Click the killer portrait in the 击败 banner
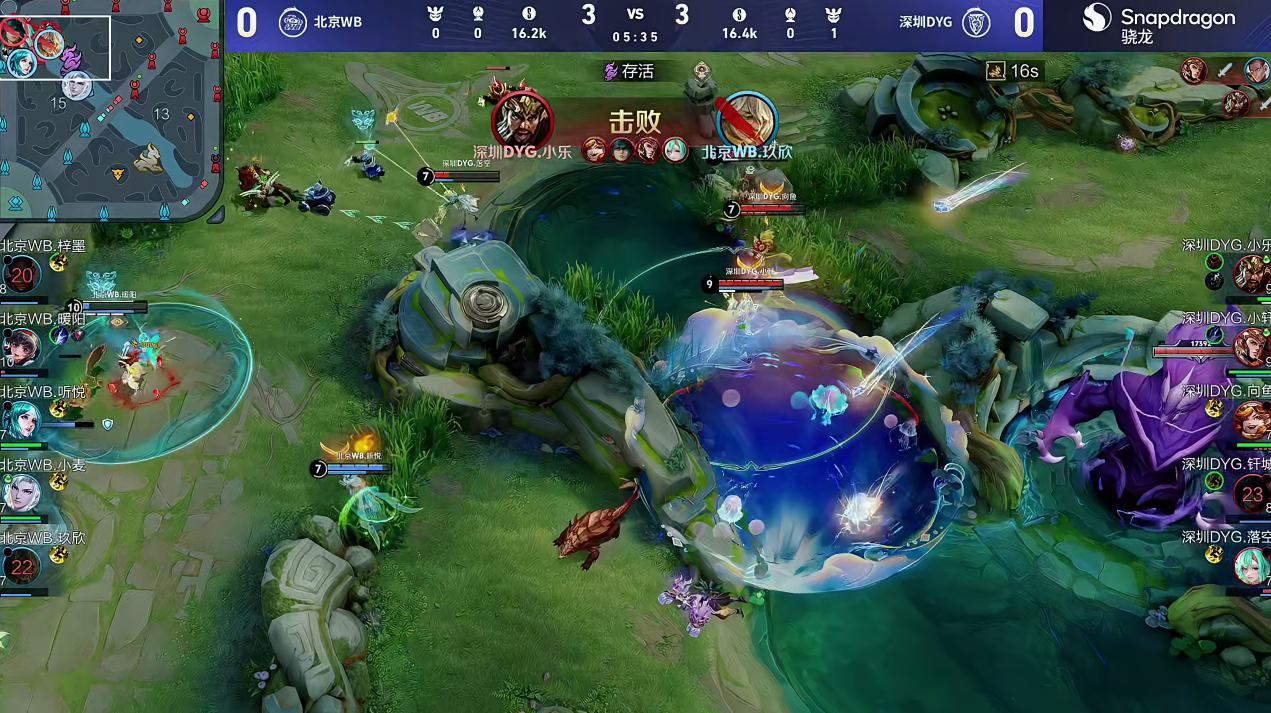1271x713 pixels. point(522,120)
